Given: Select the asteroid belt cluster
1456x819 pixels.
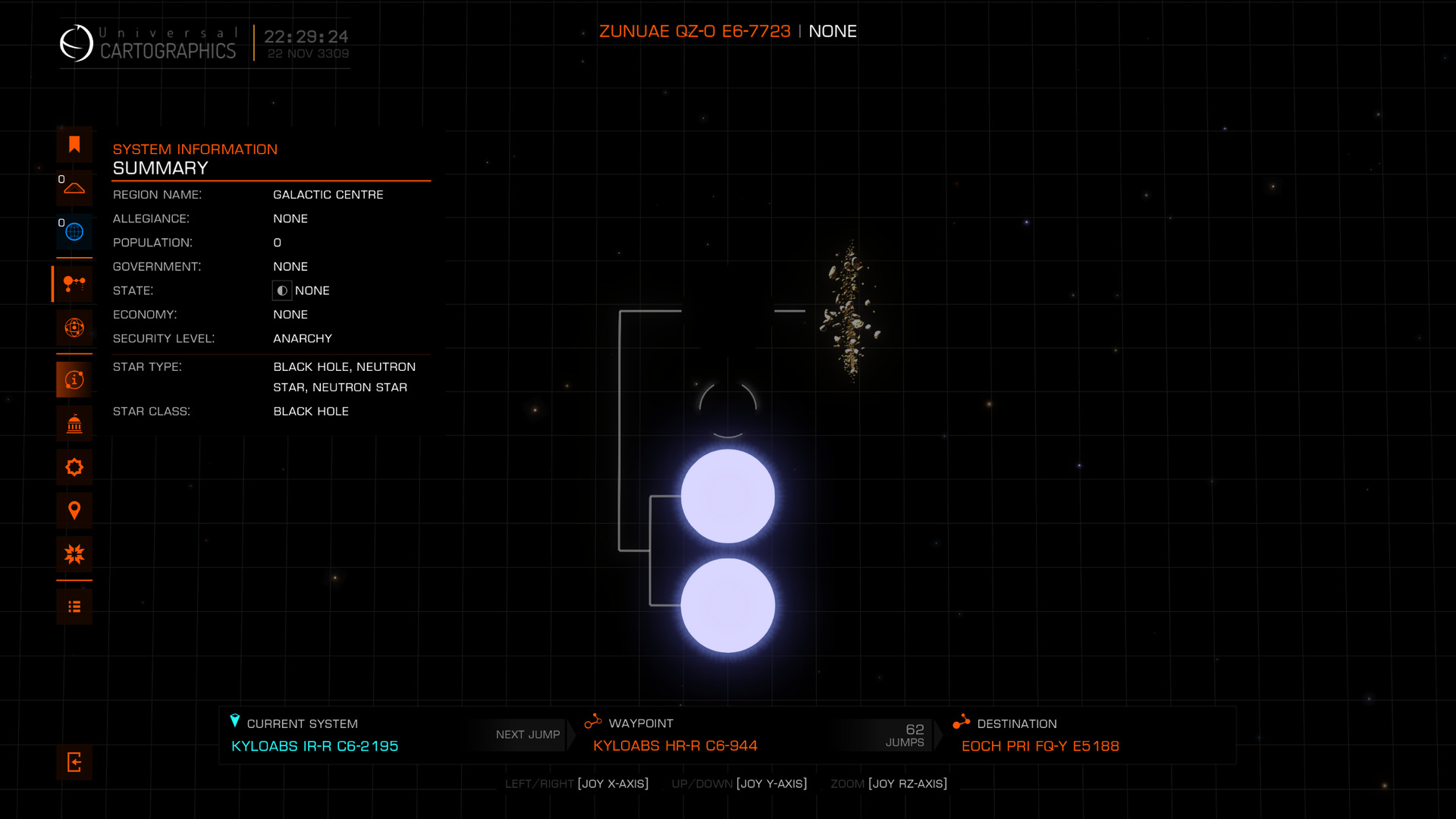Looking at the screenshot, I should (850, 311).
